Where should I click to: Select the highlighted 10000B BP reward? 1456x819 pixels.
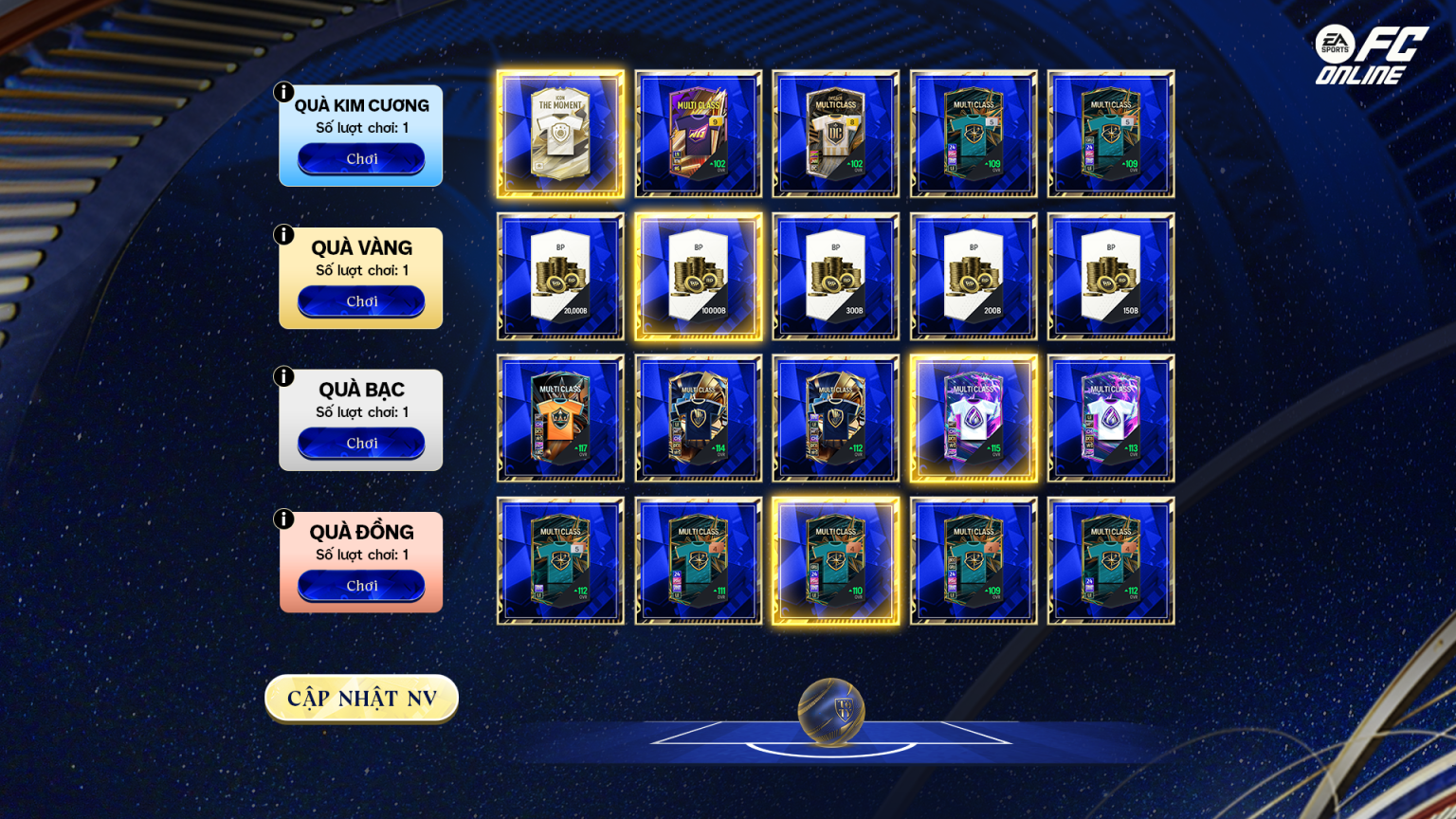tap(698, 276)
